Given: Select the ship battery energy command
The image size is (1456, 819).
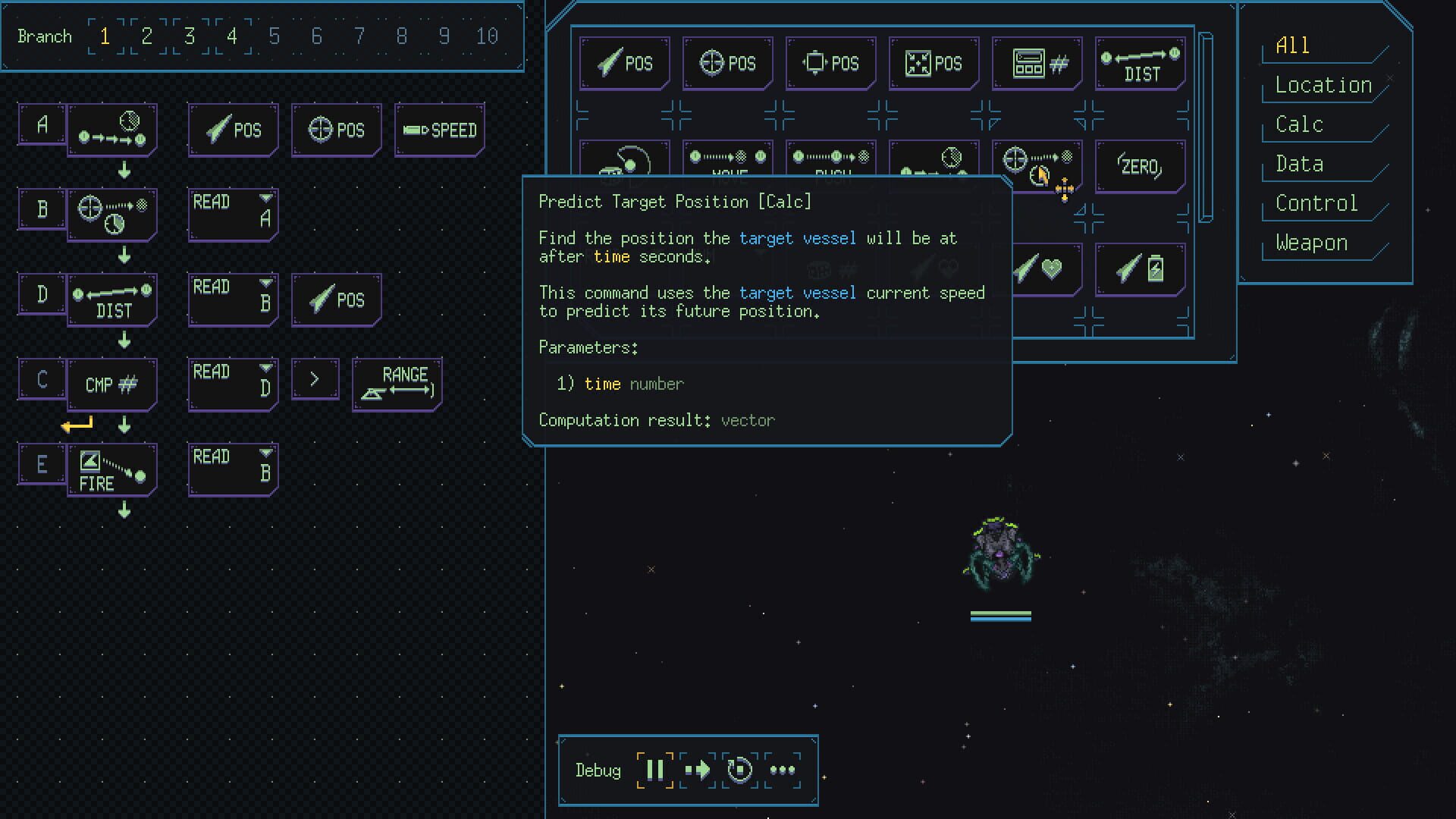Looking at the screenshot, I should pyautogui.click(x=1140, y=268).
